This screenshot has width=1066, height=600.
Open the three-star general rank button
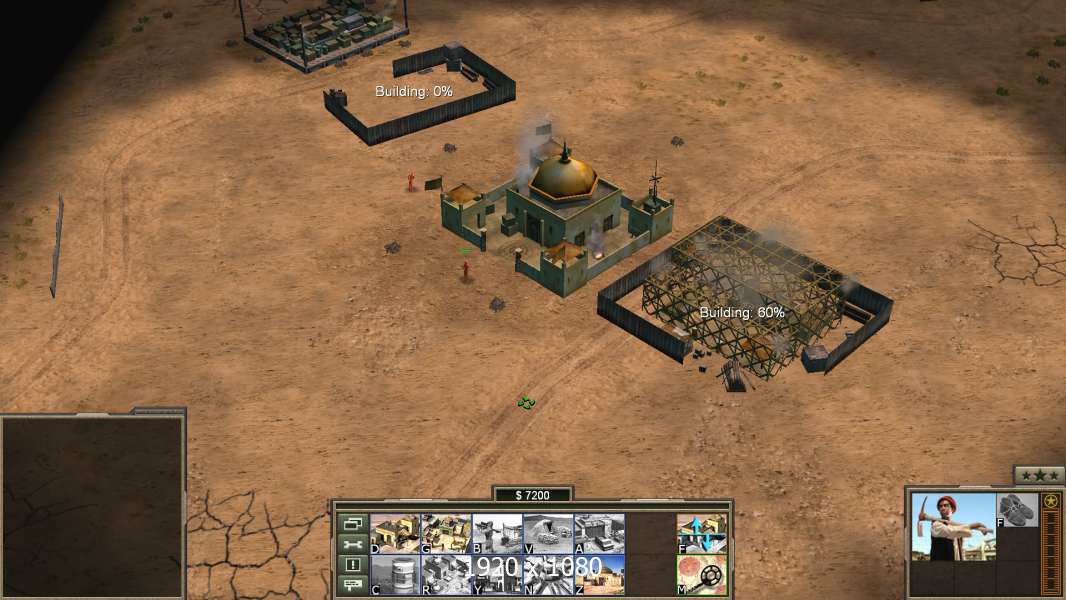coord(1039,475)
